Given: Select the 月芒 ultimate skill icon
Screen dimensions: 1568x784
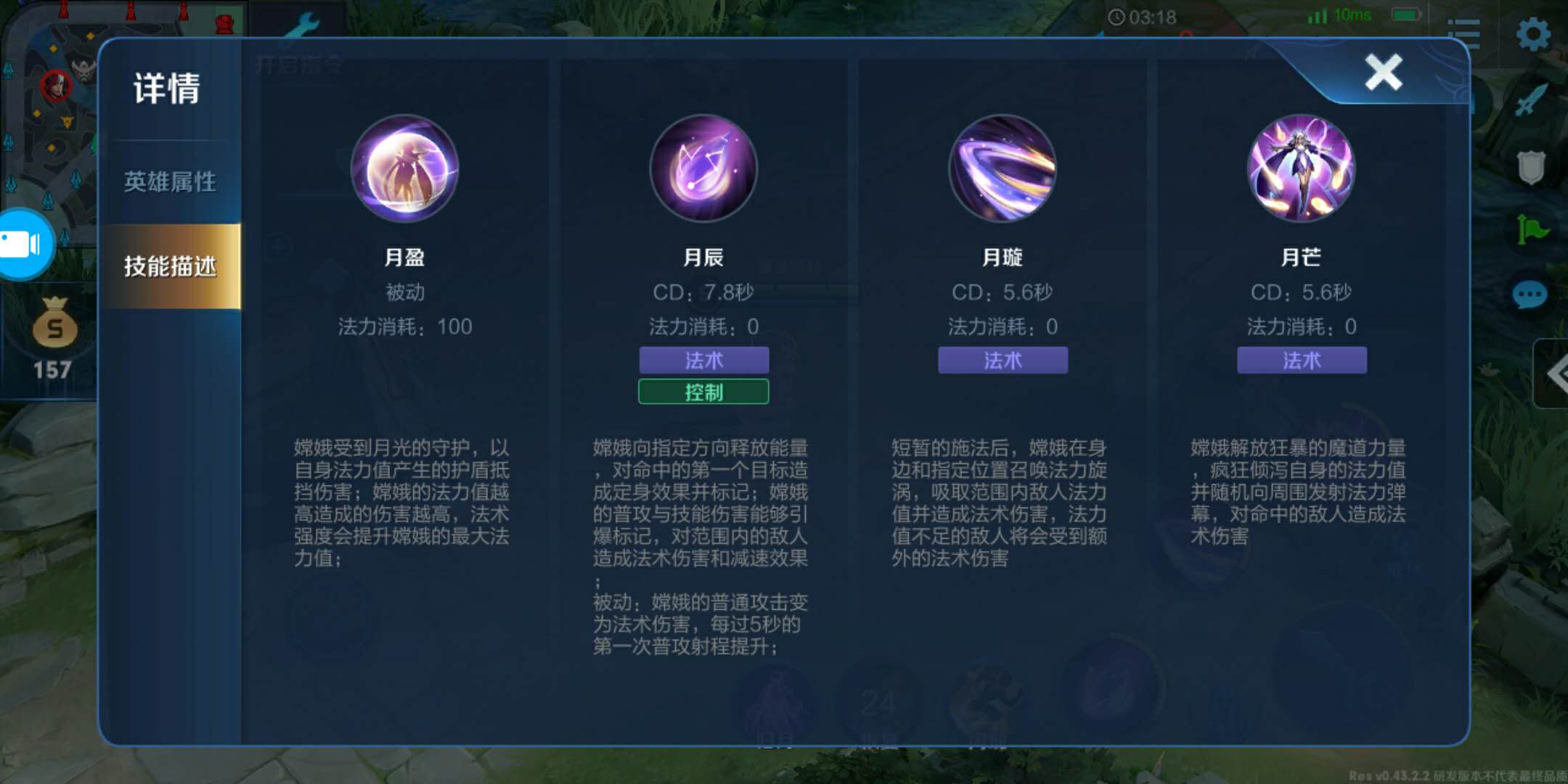Looking at the screenshot, I should (1302, 168).
